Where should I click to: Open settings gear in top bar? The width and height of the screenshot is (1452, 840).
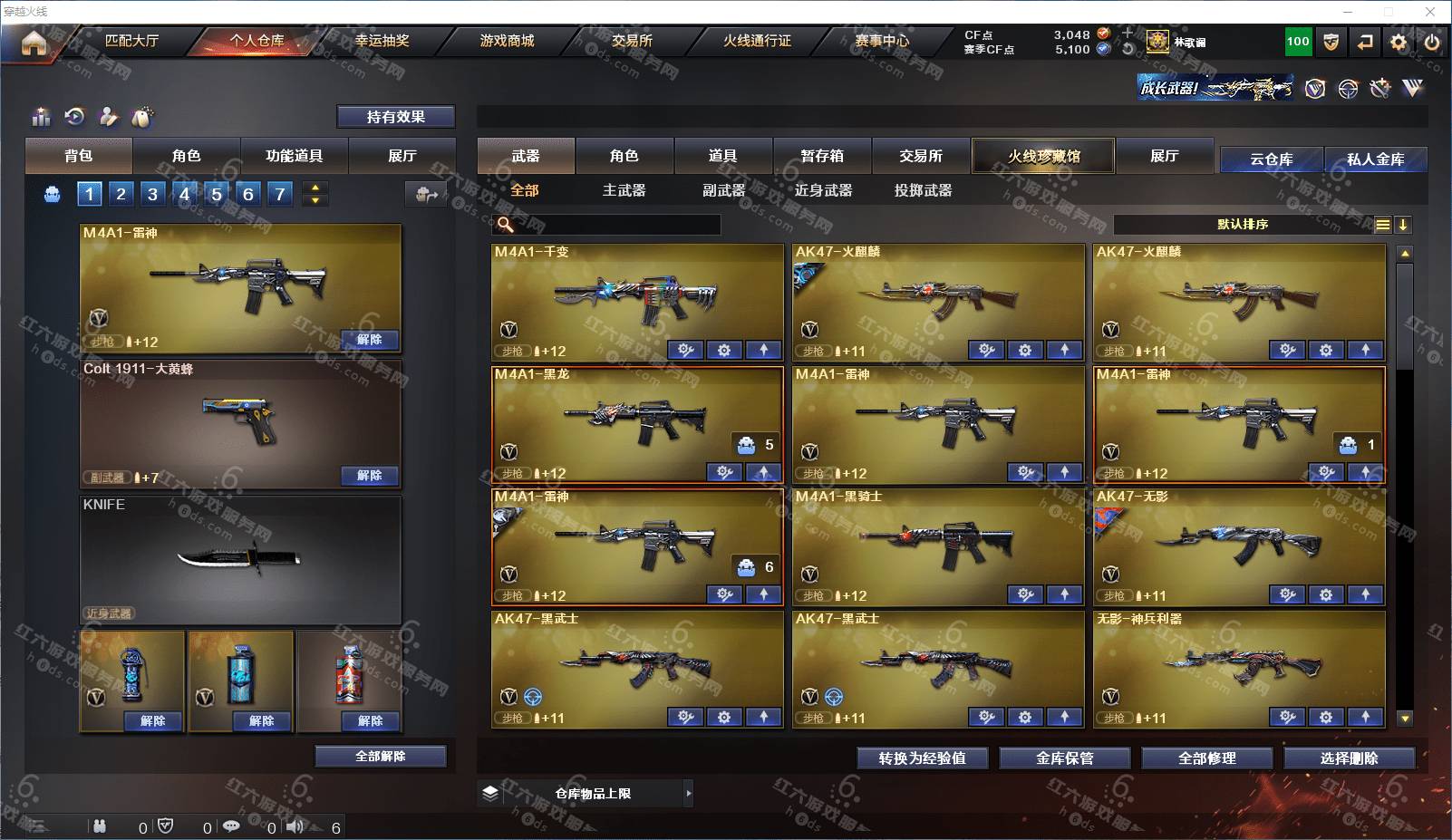pos(1399,42)
